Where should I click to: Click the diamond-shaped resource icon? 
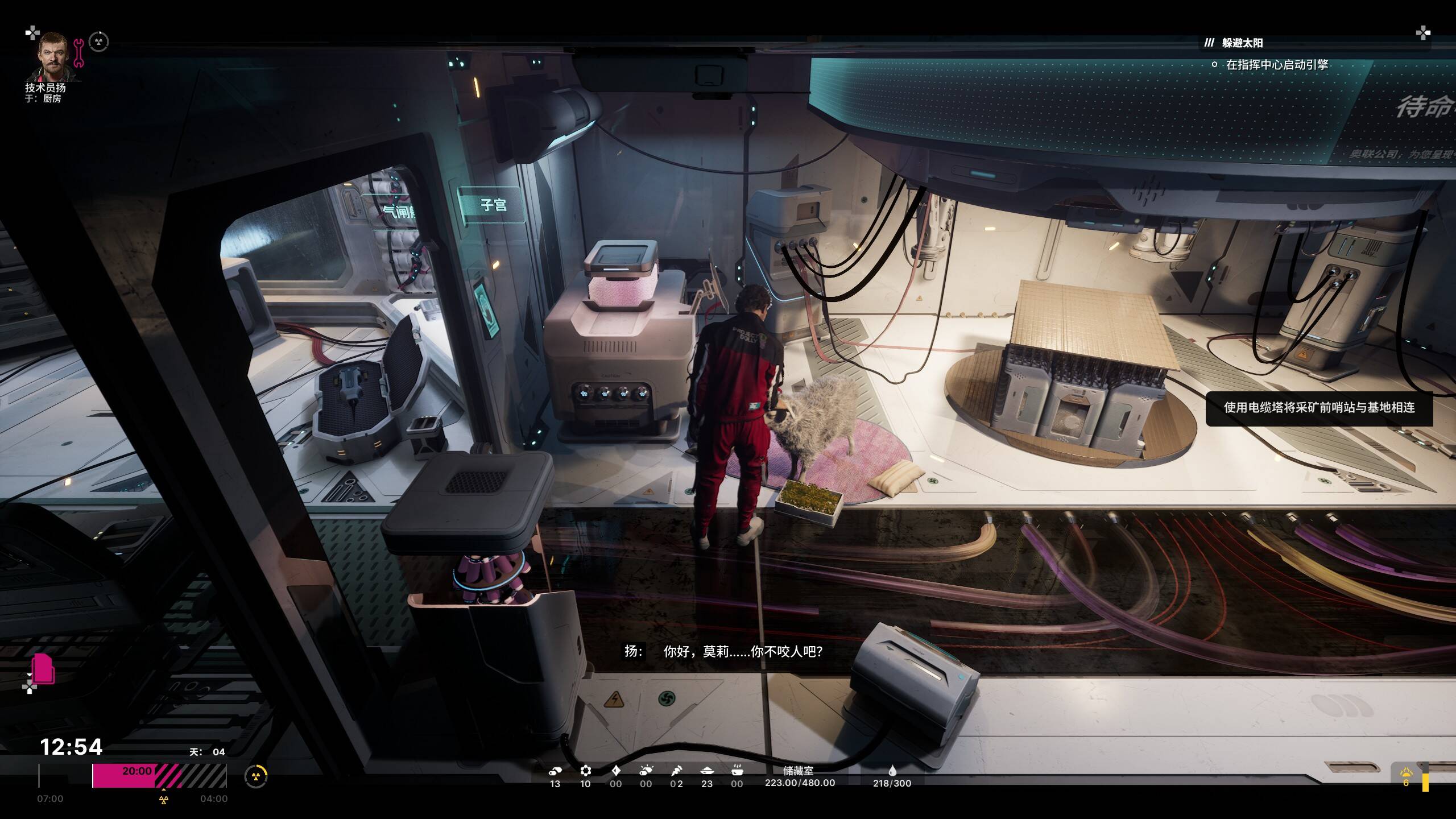click(x=615, y=771)
